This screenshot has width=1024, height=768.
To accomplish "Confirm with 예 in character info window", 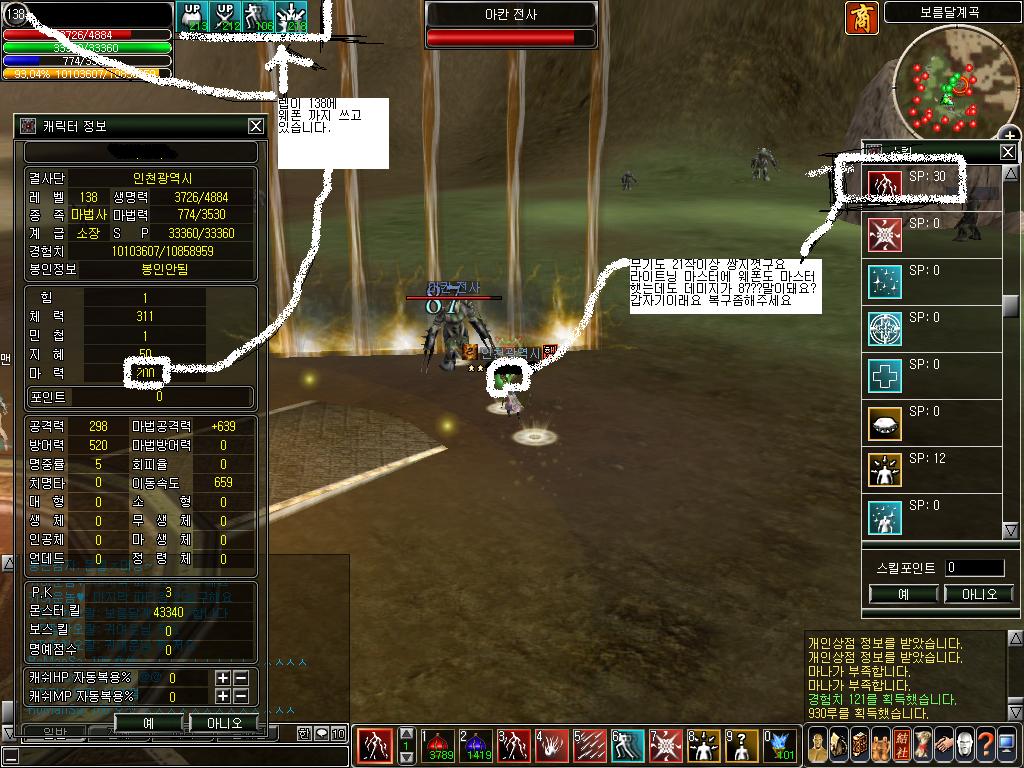I will pos(148,722).
